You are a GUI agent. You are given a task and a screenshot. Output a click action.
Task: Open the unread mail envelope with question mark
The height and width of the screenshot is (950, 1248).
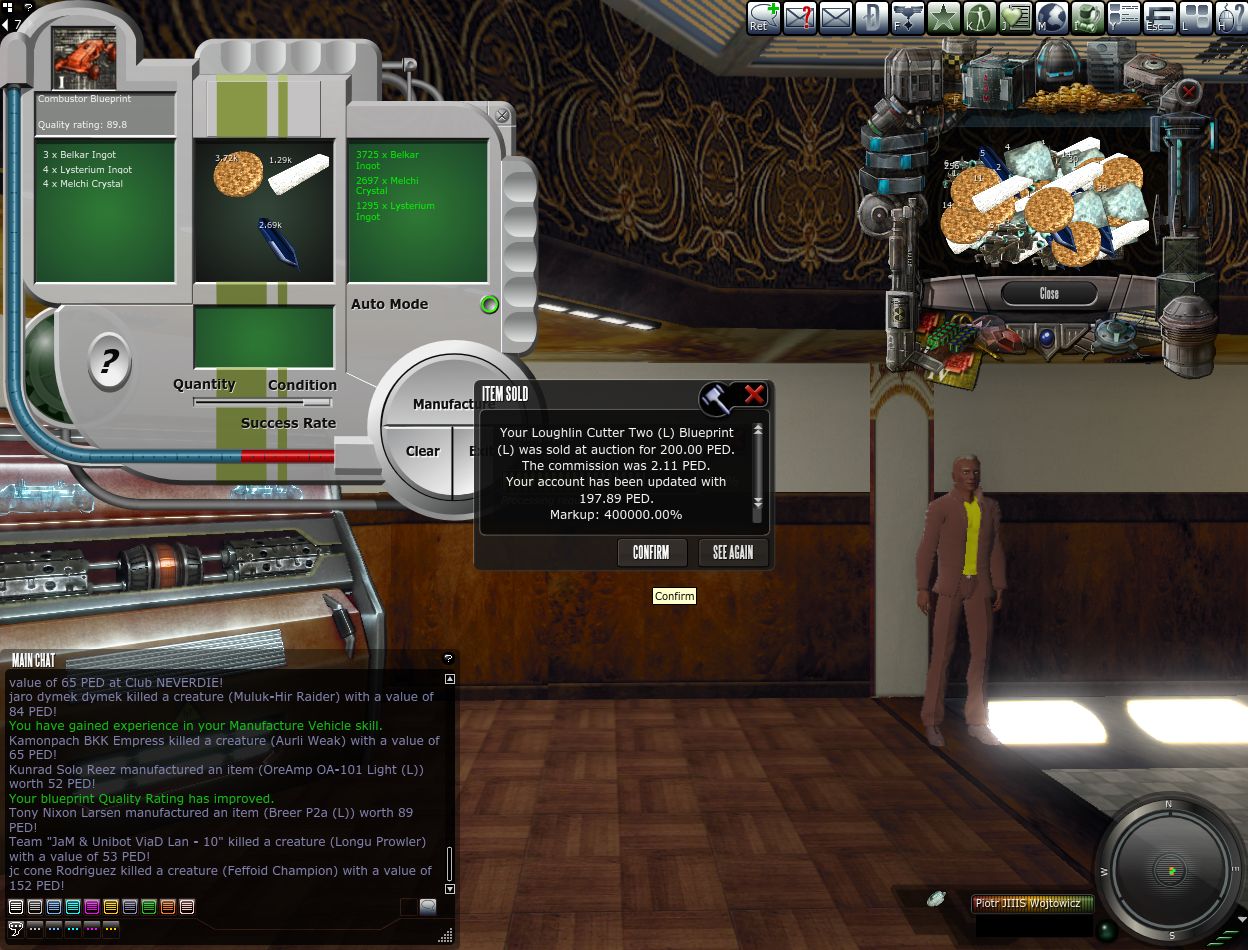coord(800,18)
